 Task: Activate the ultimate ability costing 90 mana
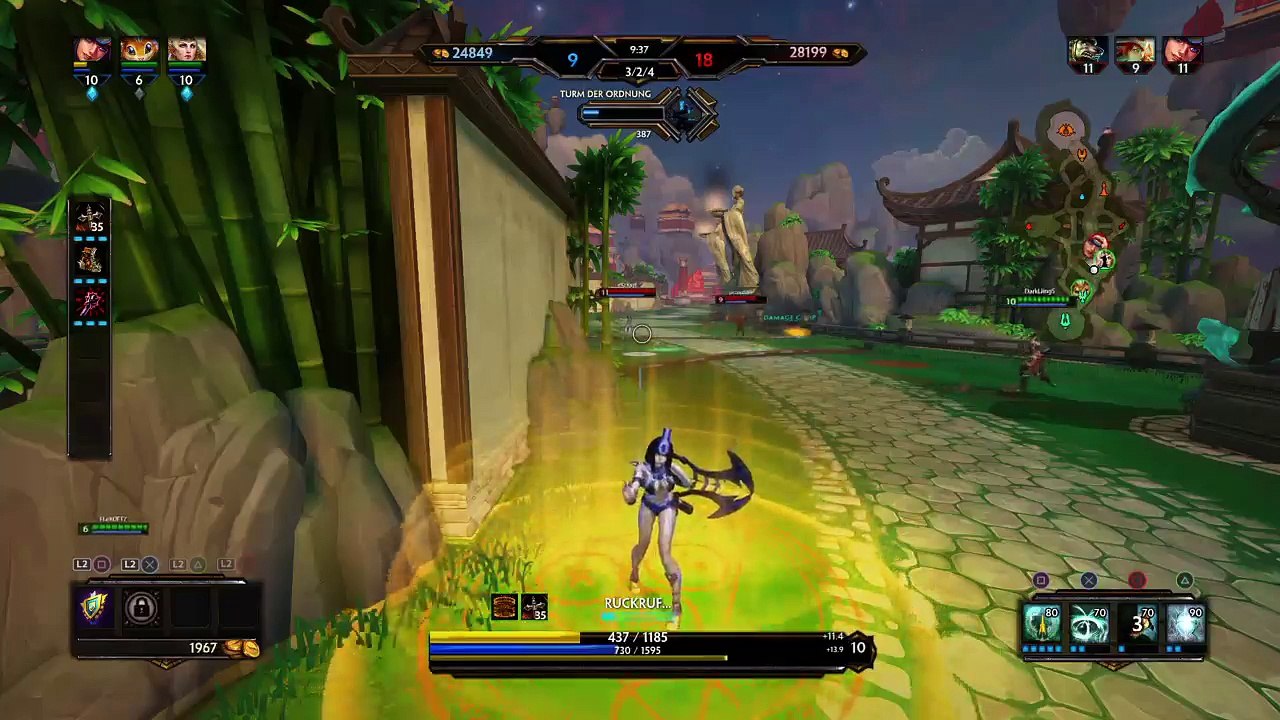(1185, 624)
